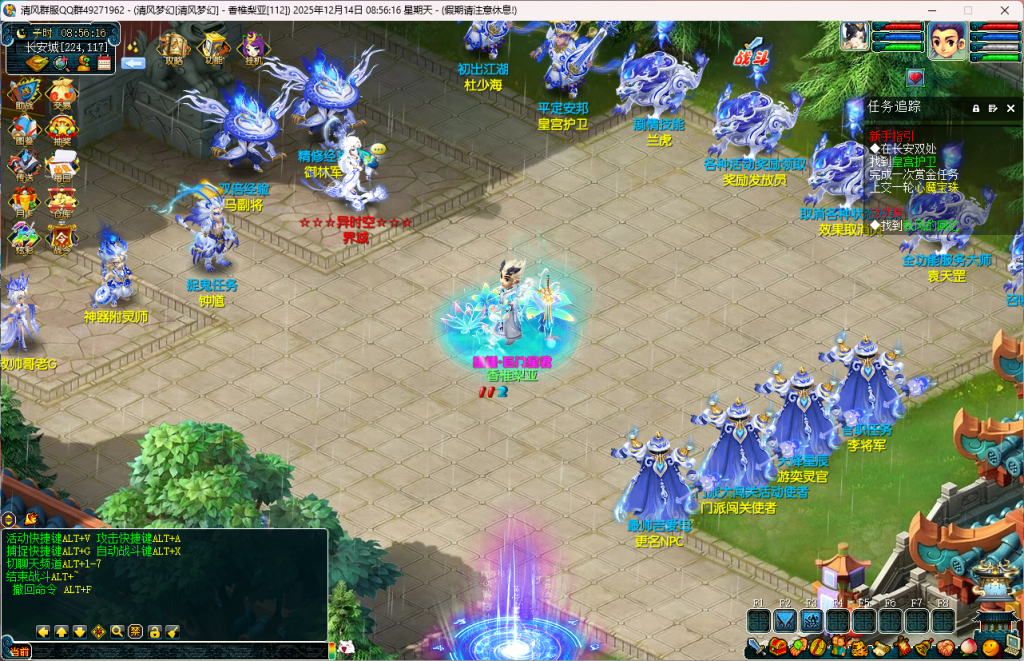Open the 功能 functions icon

[x=213, y=47]
